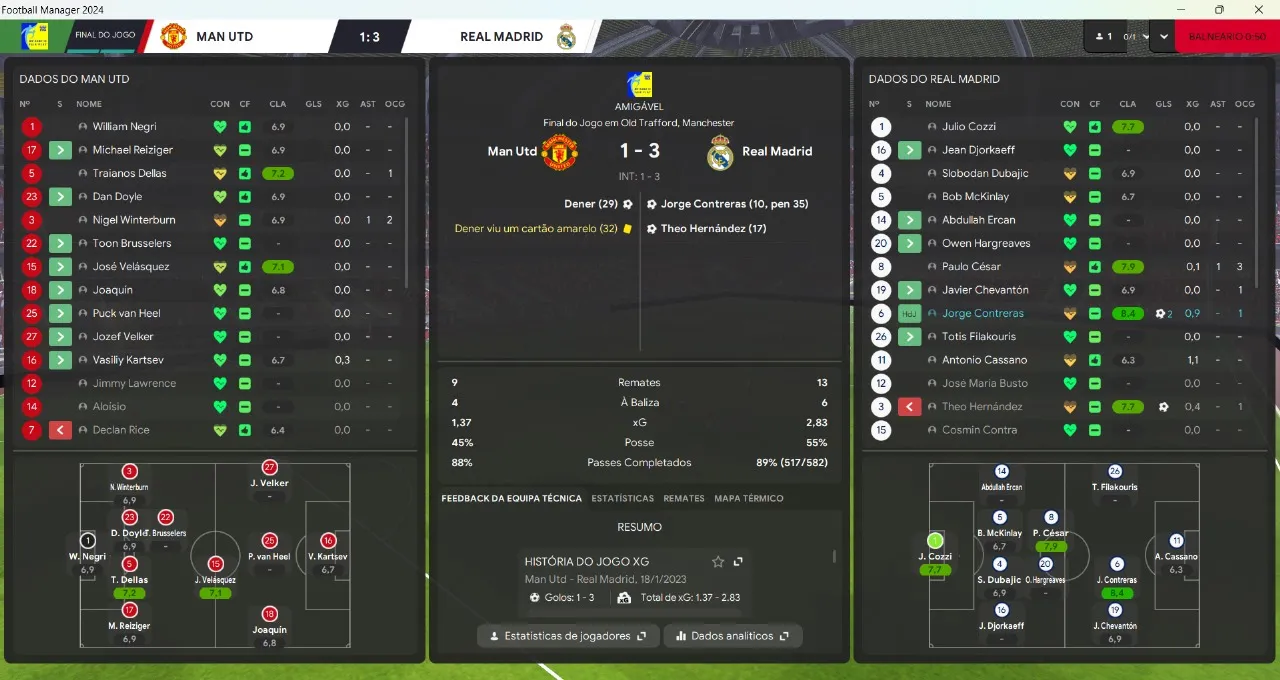Select William Negri in the Man Utd list
This screenshot has height=680, width=1280.
pyautogui.click(x=124, y=127)
